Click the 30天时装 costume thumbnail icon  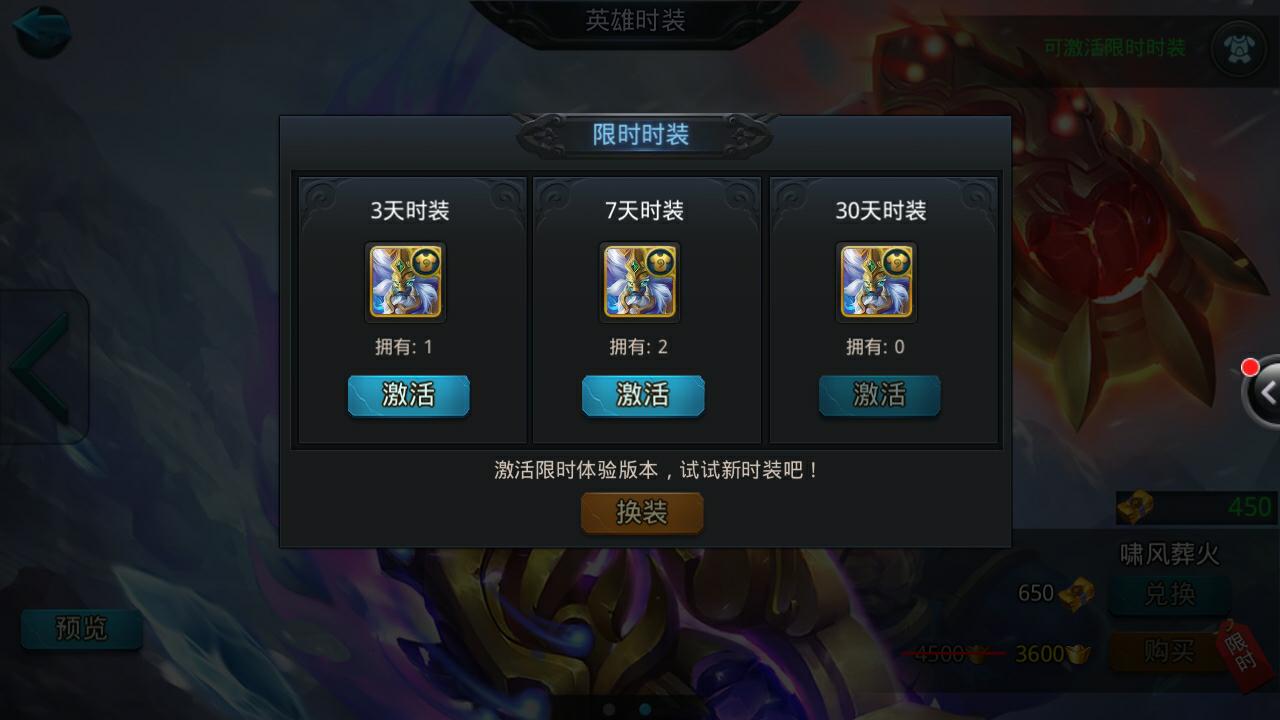click(x=878, y=283)
